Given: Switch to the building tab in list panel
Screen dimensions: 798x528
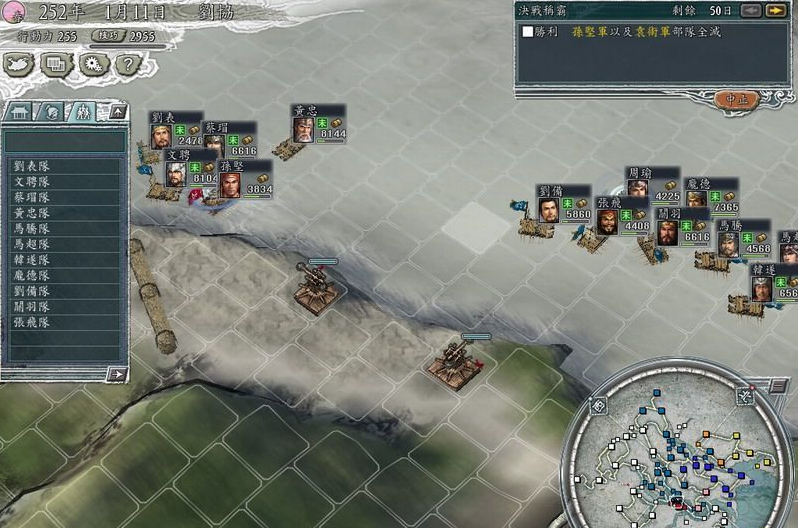Looking at the screenshot, I should 21,112.
